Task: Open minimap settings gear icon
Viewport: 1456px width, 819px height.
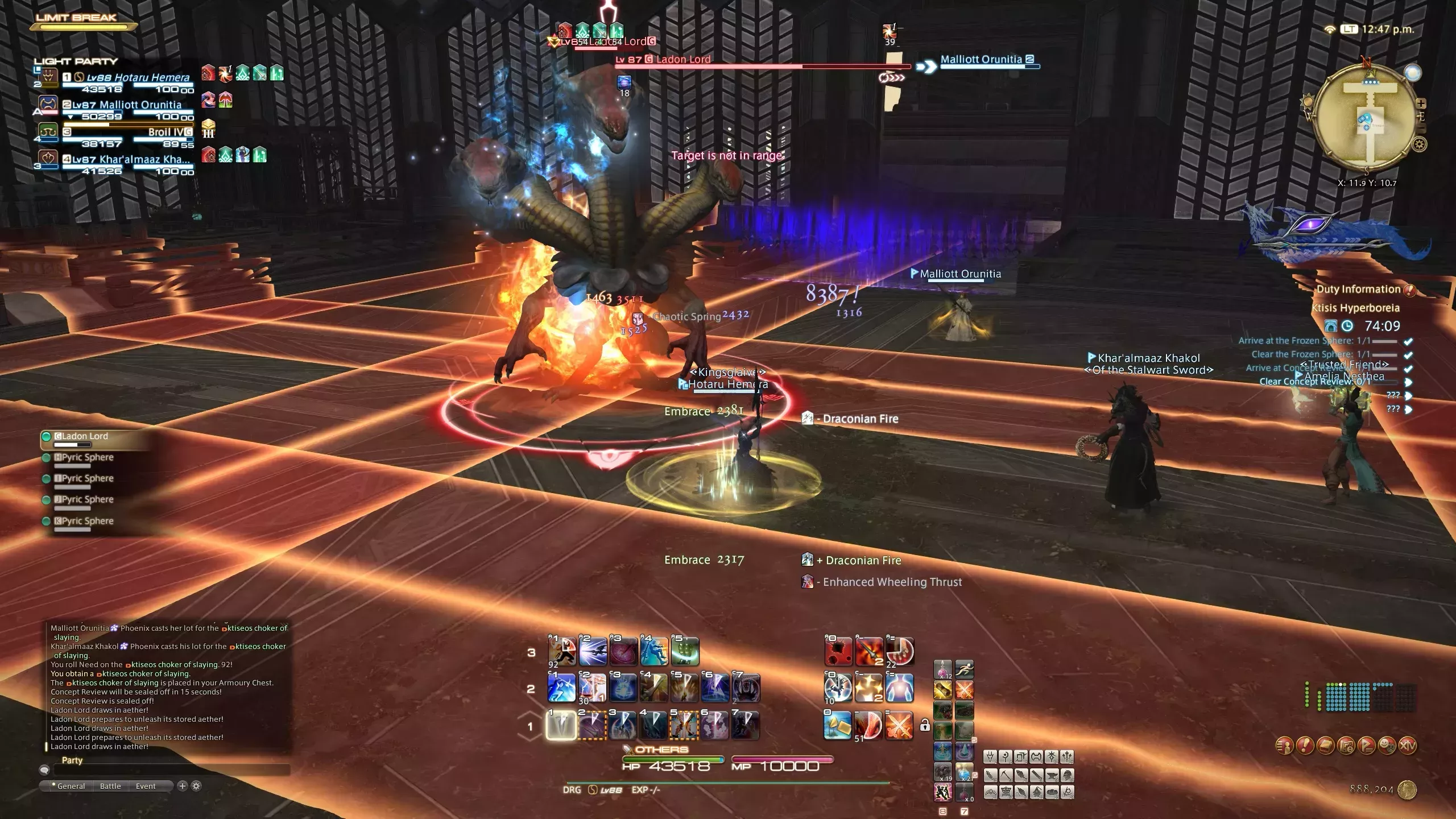Action: pyautogui.click(x=1420, y=144)
